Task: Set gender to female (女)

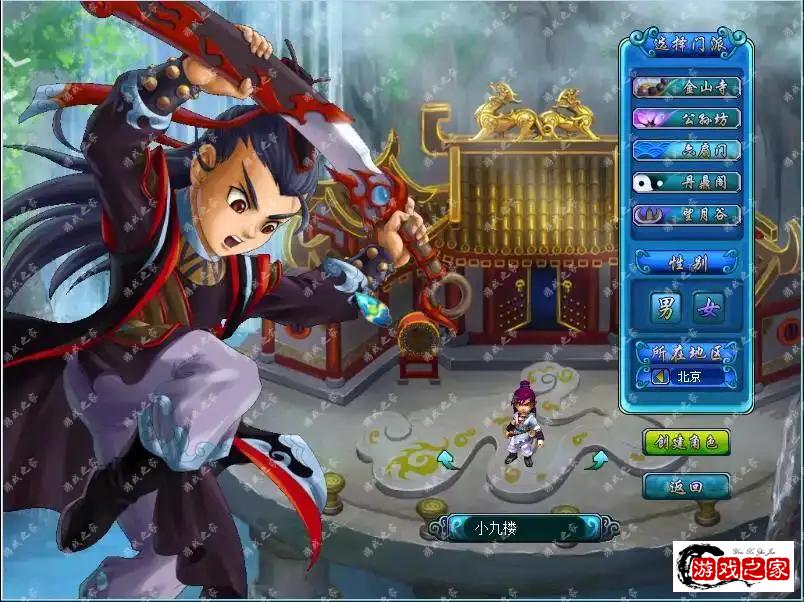Action: coord(708,308)
